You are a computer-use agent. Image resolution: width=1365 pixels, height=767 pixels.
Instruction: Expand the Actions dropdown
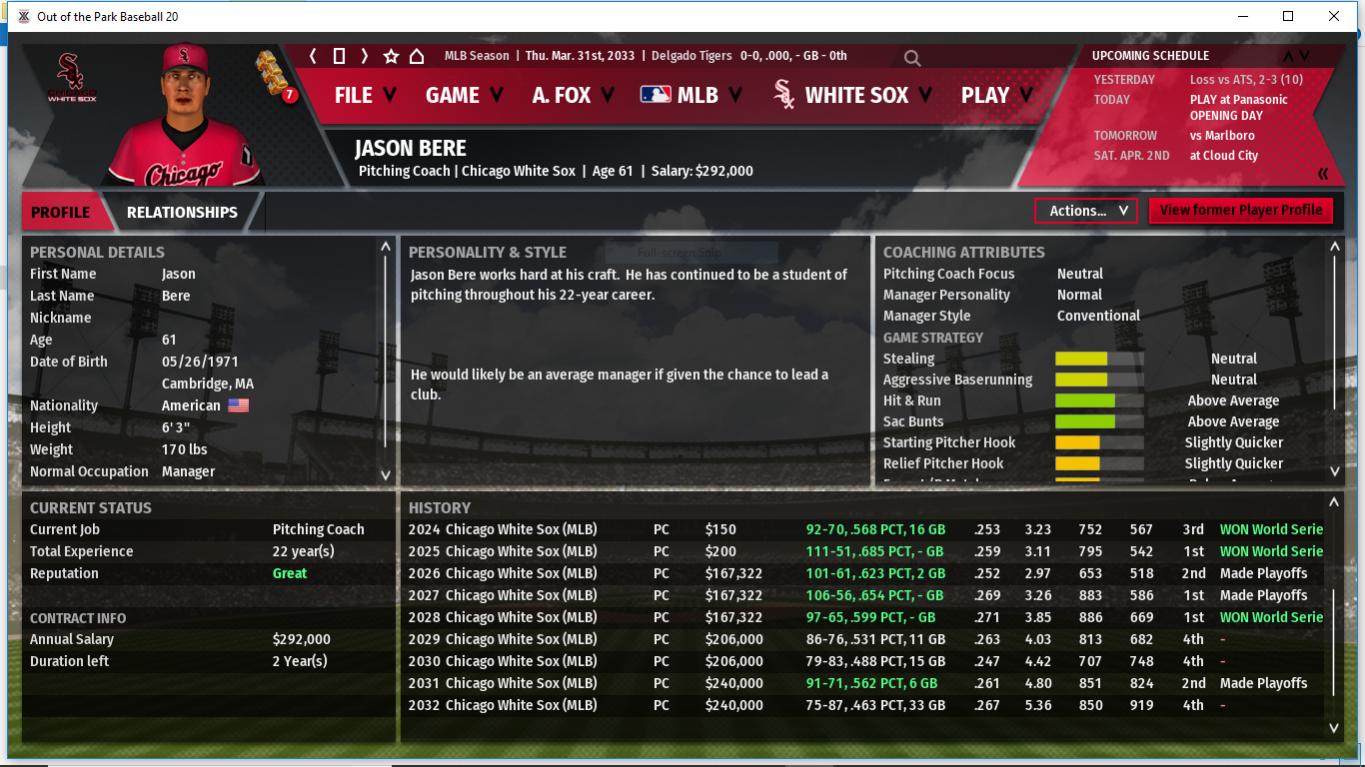click(x=1086, y=211)
